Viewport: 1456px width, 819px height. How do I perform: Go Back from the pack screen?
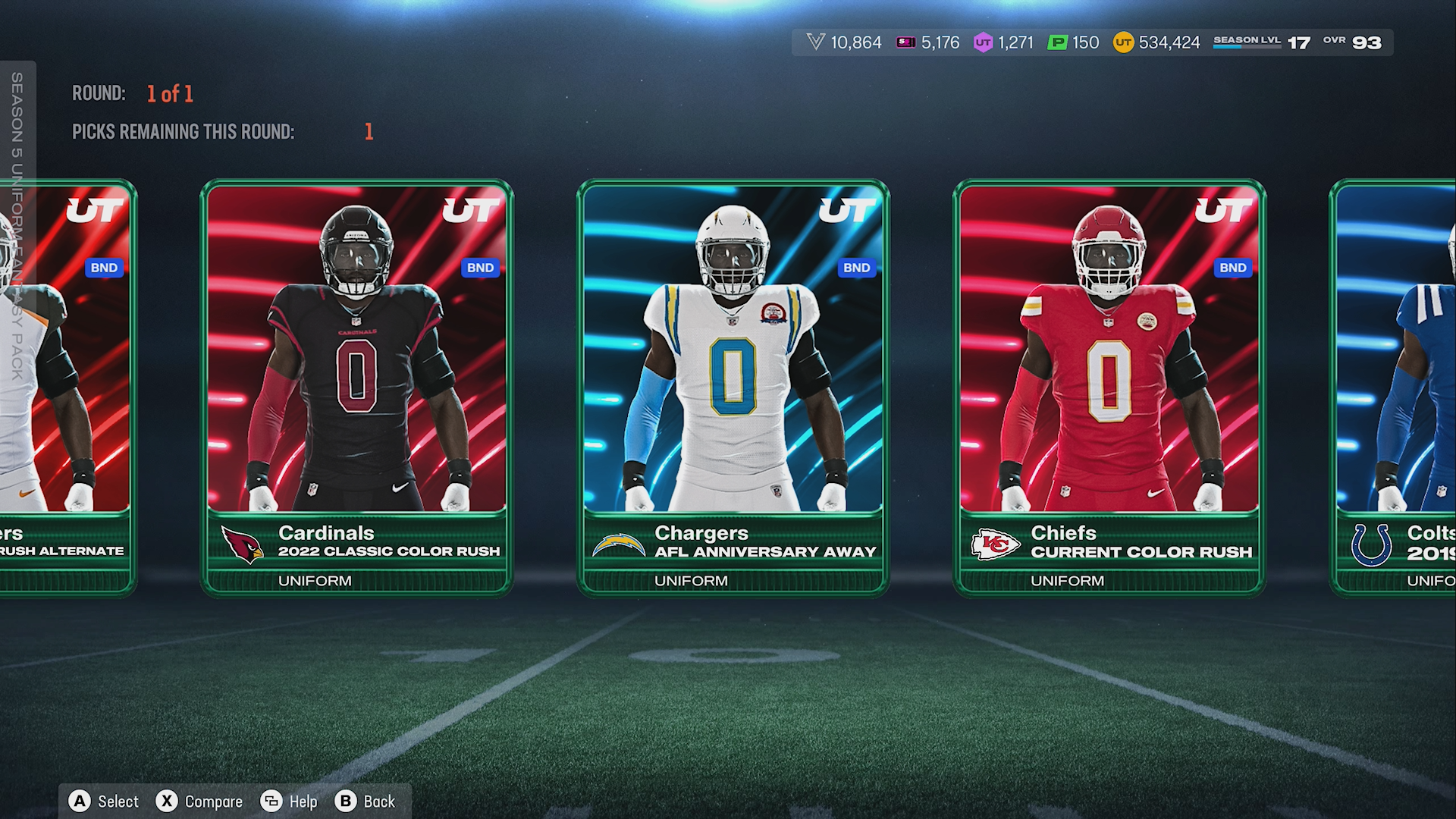366,802
